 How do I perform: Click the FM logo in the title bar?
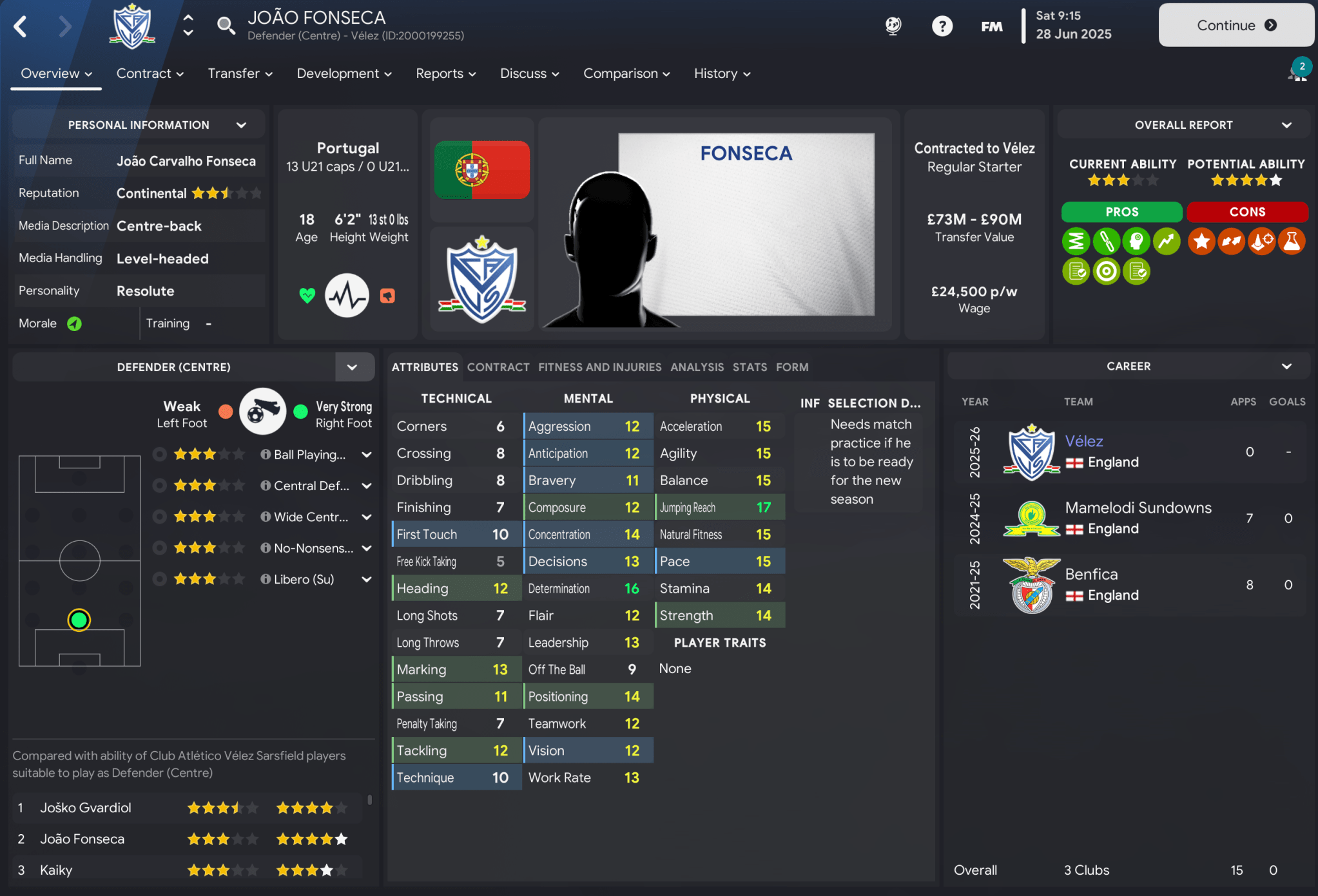pyautogui.click(x=991, y=26)
